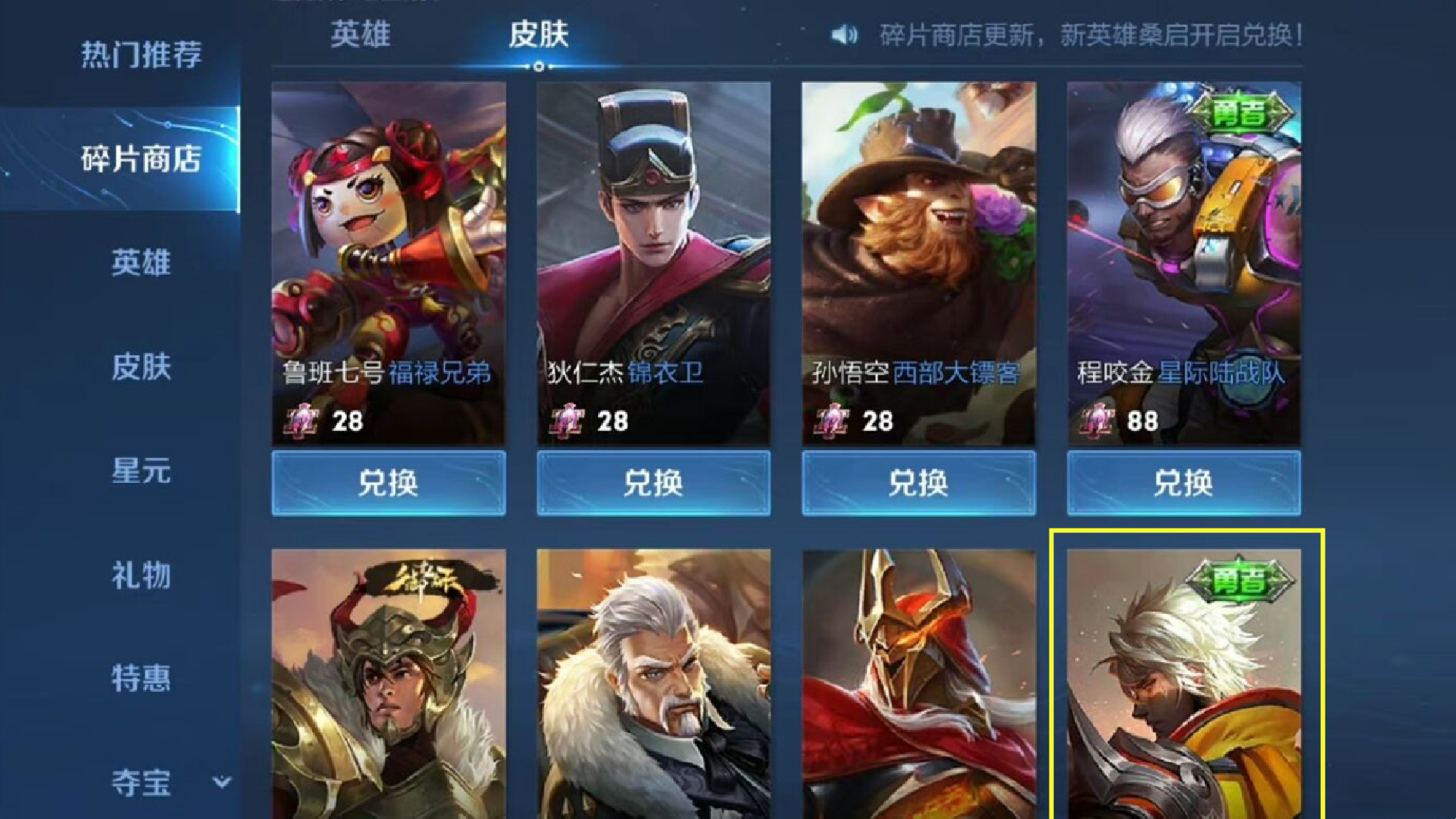Click the 皮肤 sidebar toggle
1456x819 pixels.
(x=141, y=369)
